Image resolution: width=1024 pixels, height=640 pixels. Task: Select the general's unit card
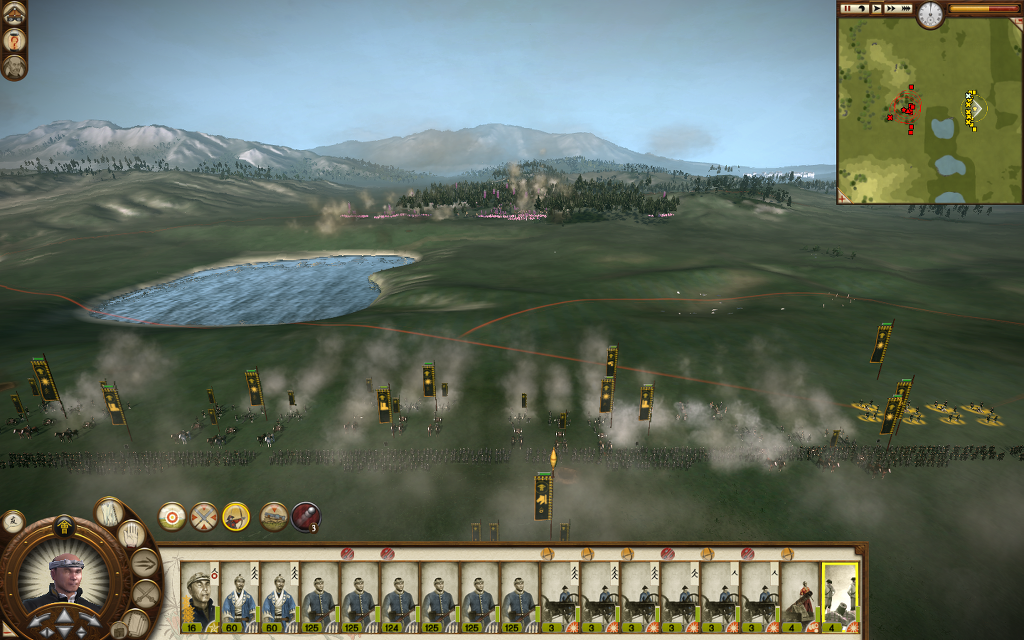pyautogui.click(x=200, y=598)
